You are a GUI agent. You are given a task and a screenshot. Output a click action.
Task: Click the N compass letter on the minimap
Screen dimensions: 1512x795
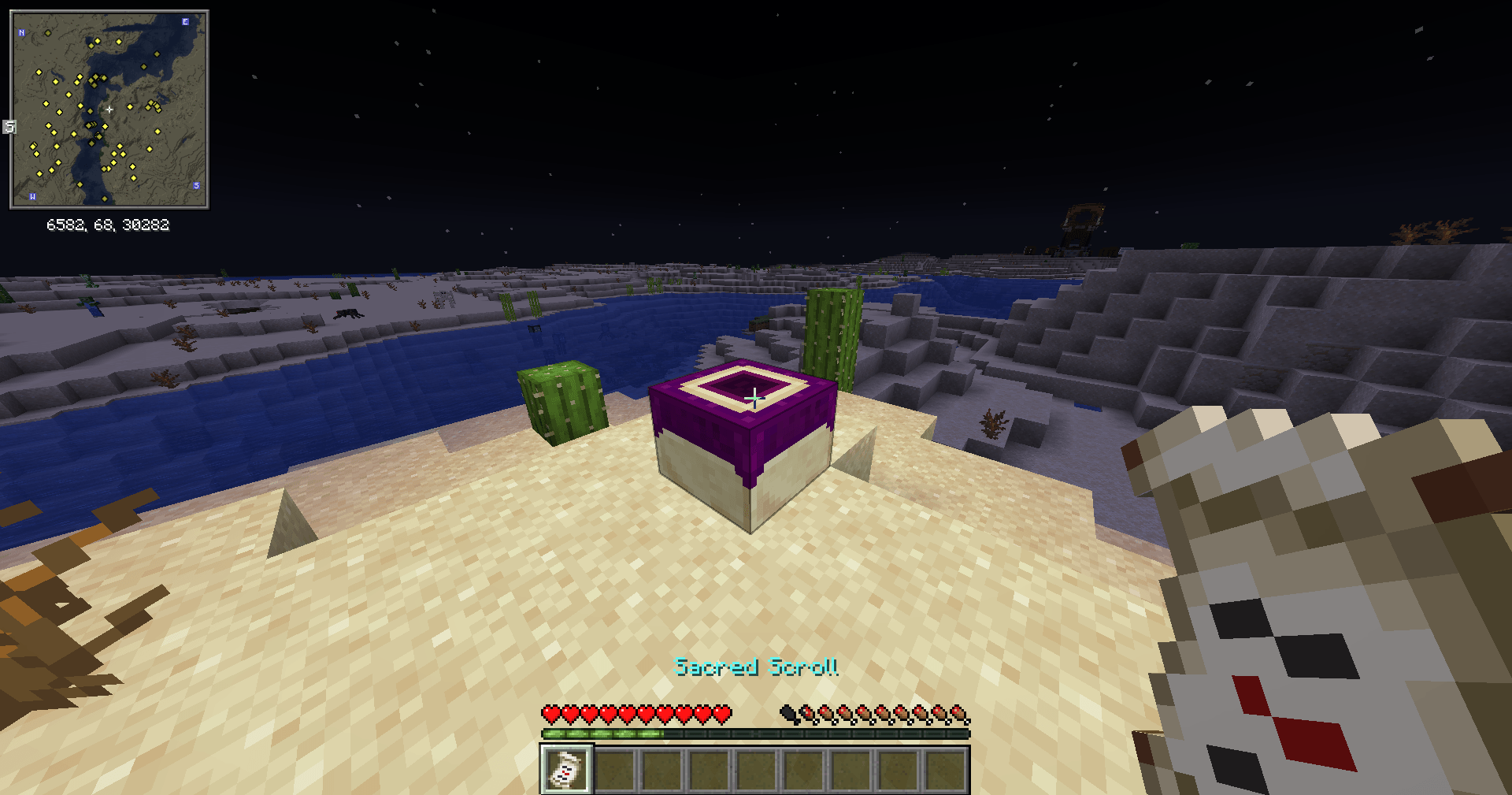point(21,32)
